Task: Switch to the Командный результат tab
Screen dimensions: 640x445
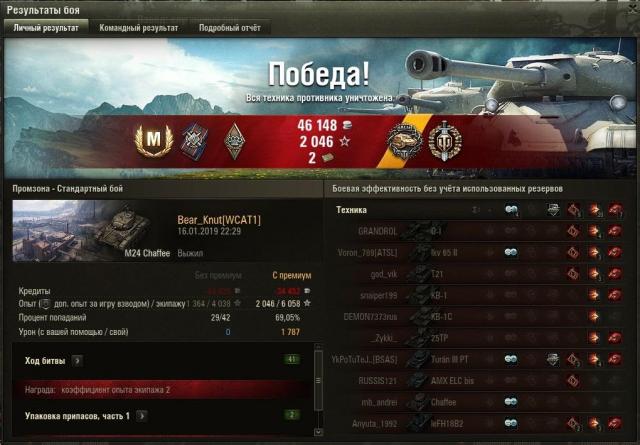Action: click(x=138, y=28)
